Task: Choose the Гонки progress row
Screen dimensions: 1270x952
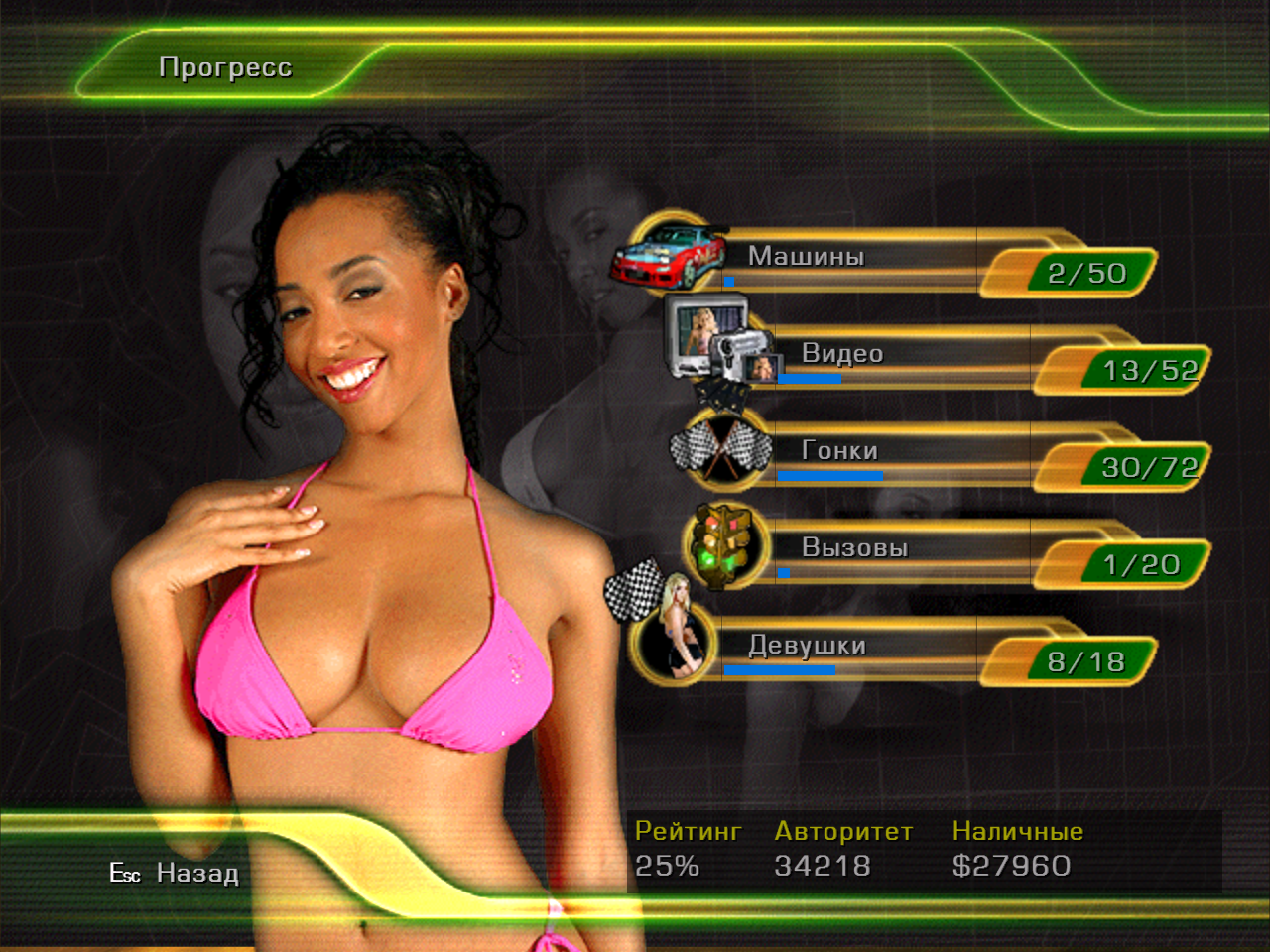Action: pos(839,451)
